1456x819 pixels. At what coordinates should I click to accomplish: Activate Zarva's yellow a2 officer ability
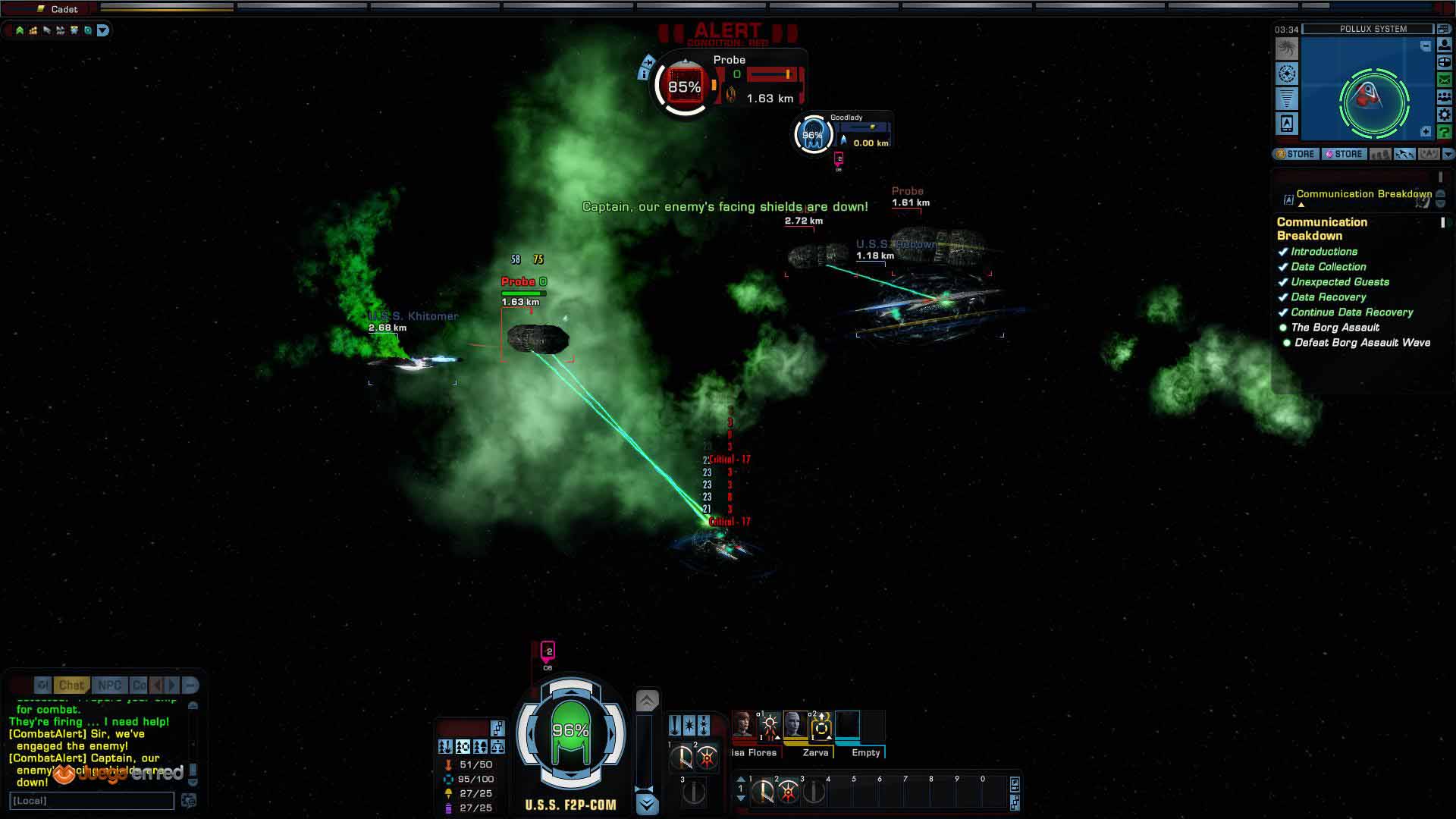tap(821, 726)
